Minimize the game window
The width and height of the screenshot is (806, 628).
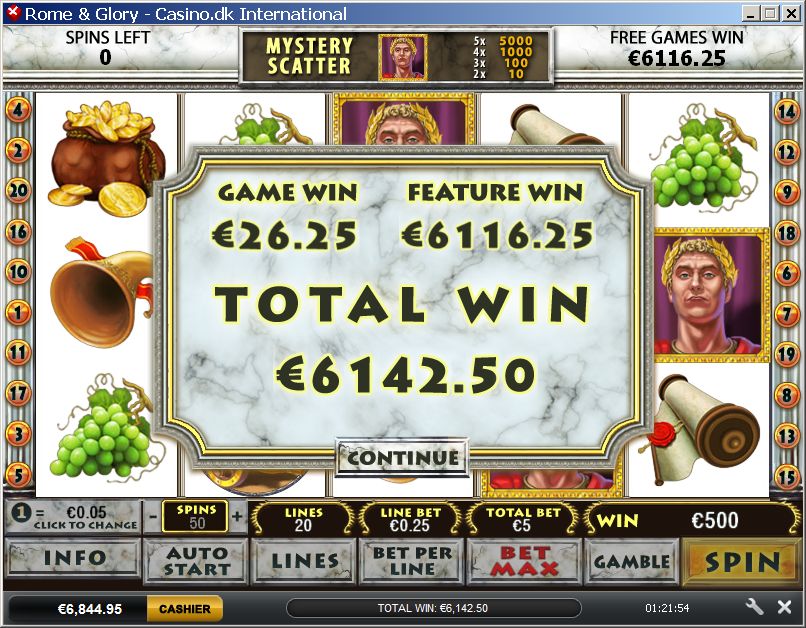pyautogui.click(x=749, y=13)
